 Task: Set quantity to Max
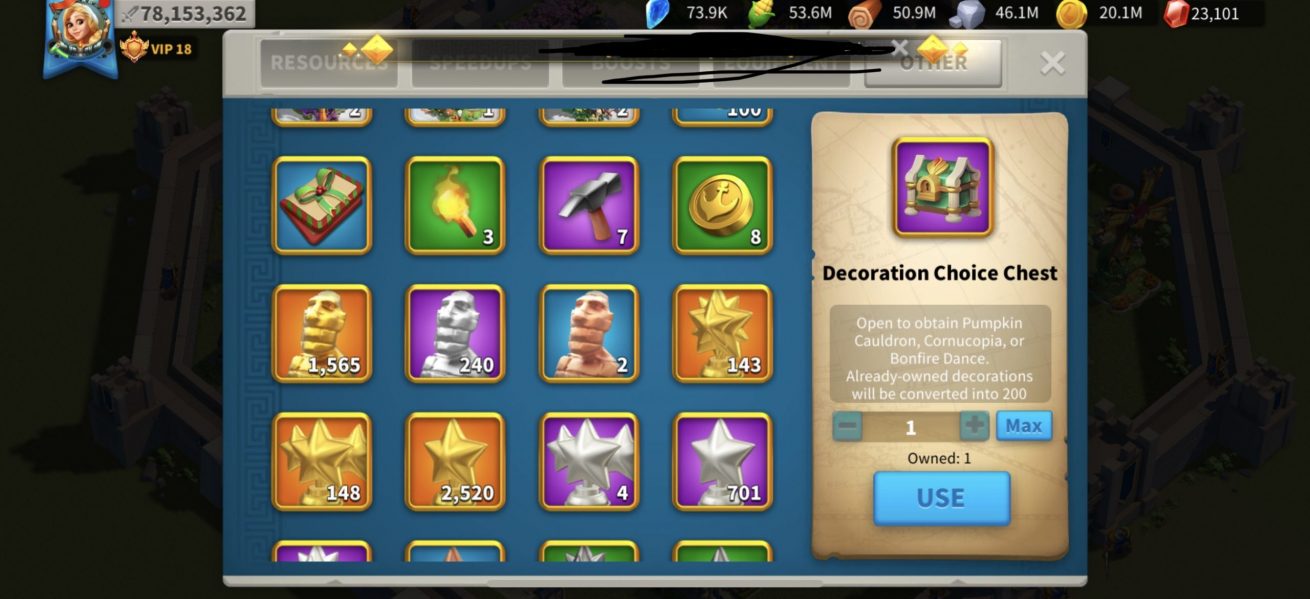pos(1023,426)
